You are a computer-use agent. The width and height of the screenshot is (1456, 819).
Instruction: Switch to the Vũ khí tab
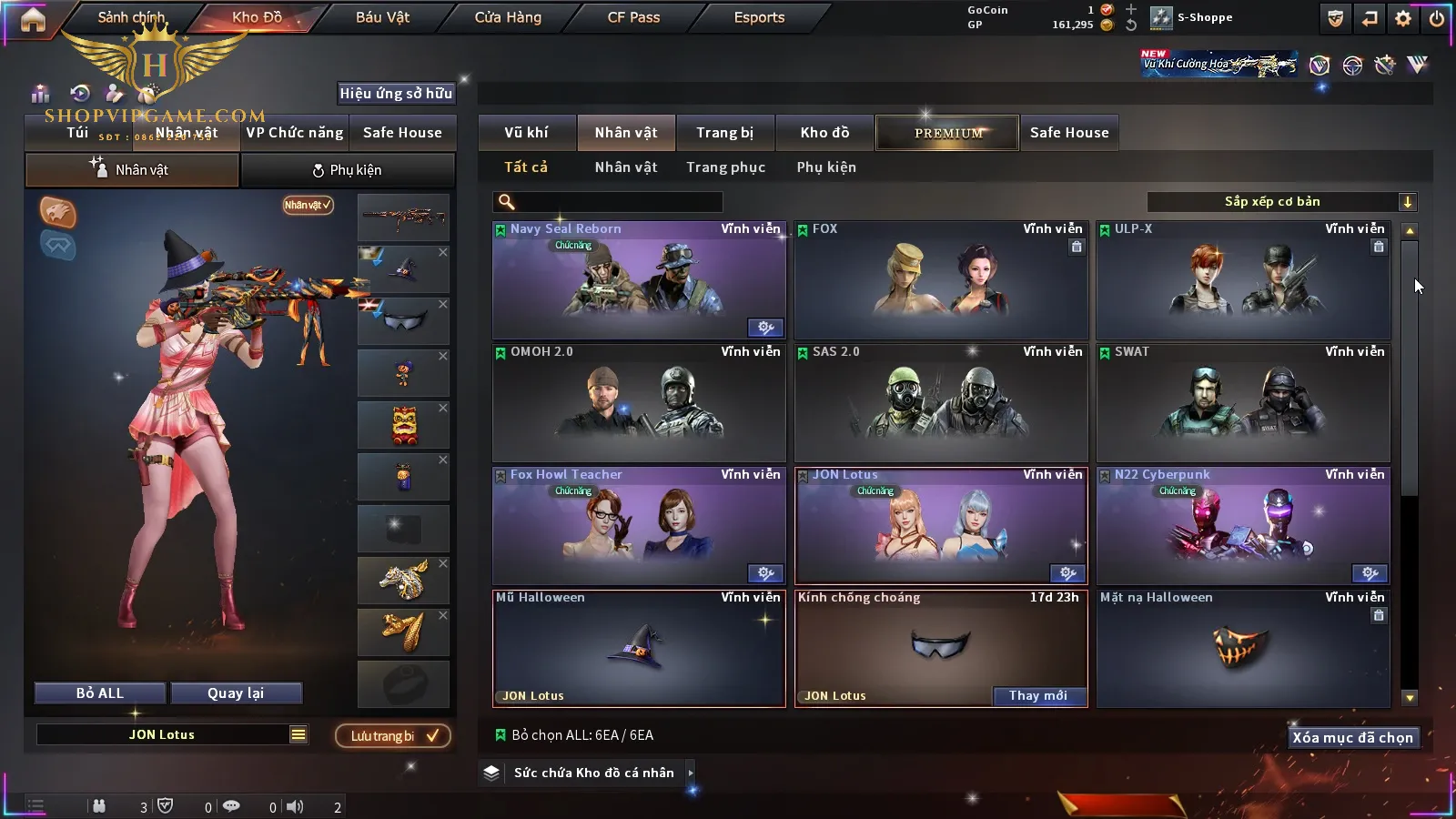coord(526,133)
